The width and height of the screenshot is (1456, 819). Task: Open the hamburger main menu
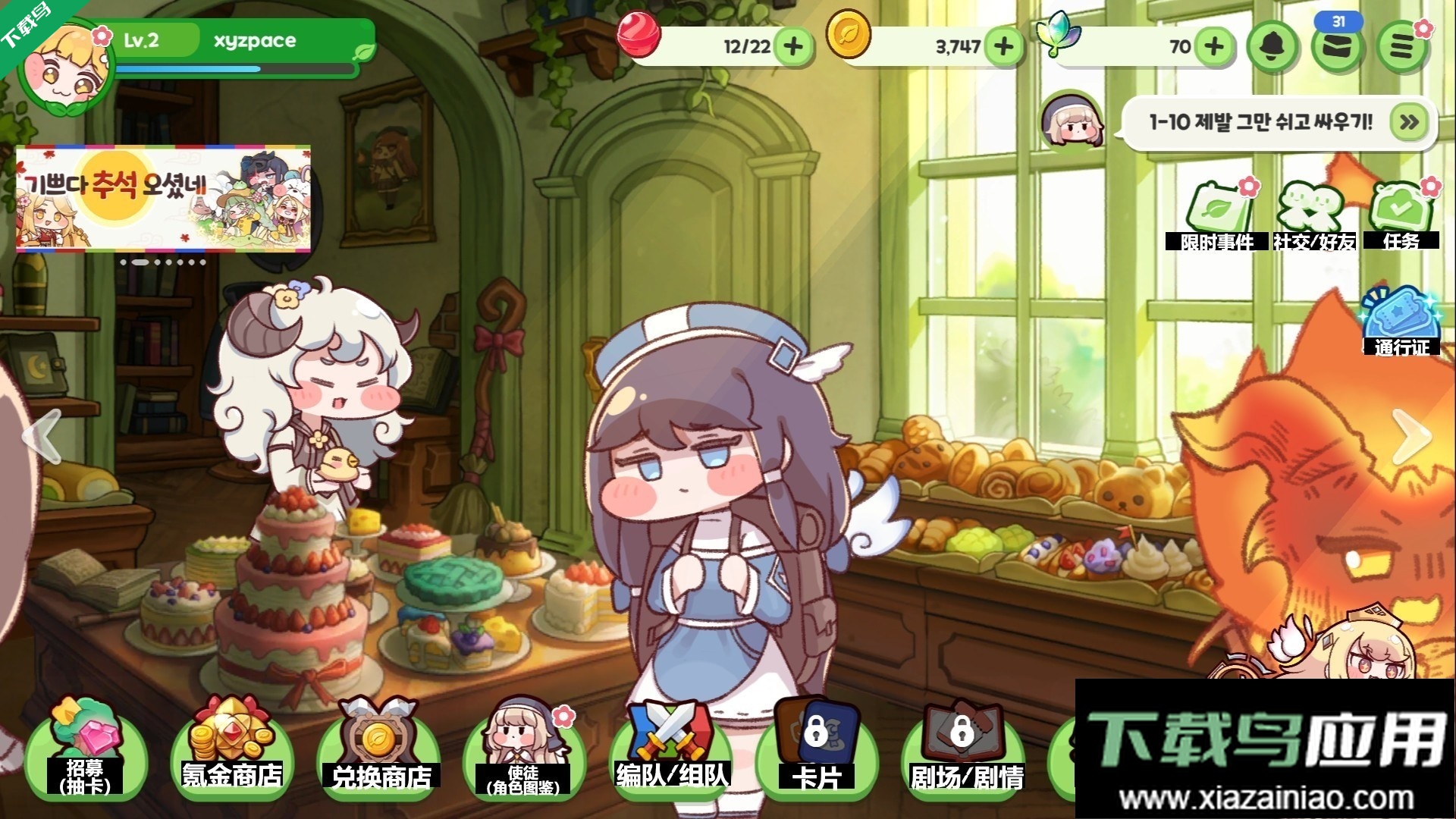(1402, 47)
